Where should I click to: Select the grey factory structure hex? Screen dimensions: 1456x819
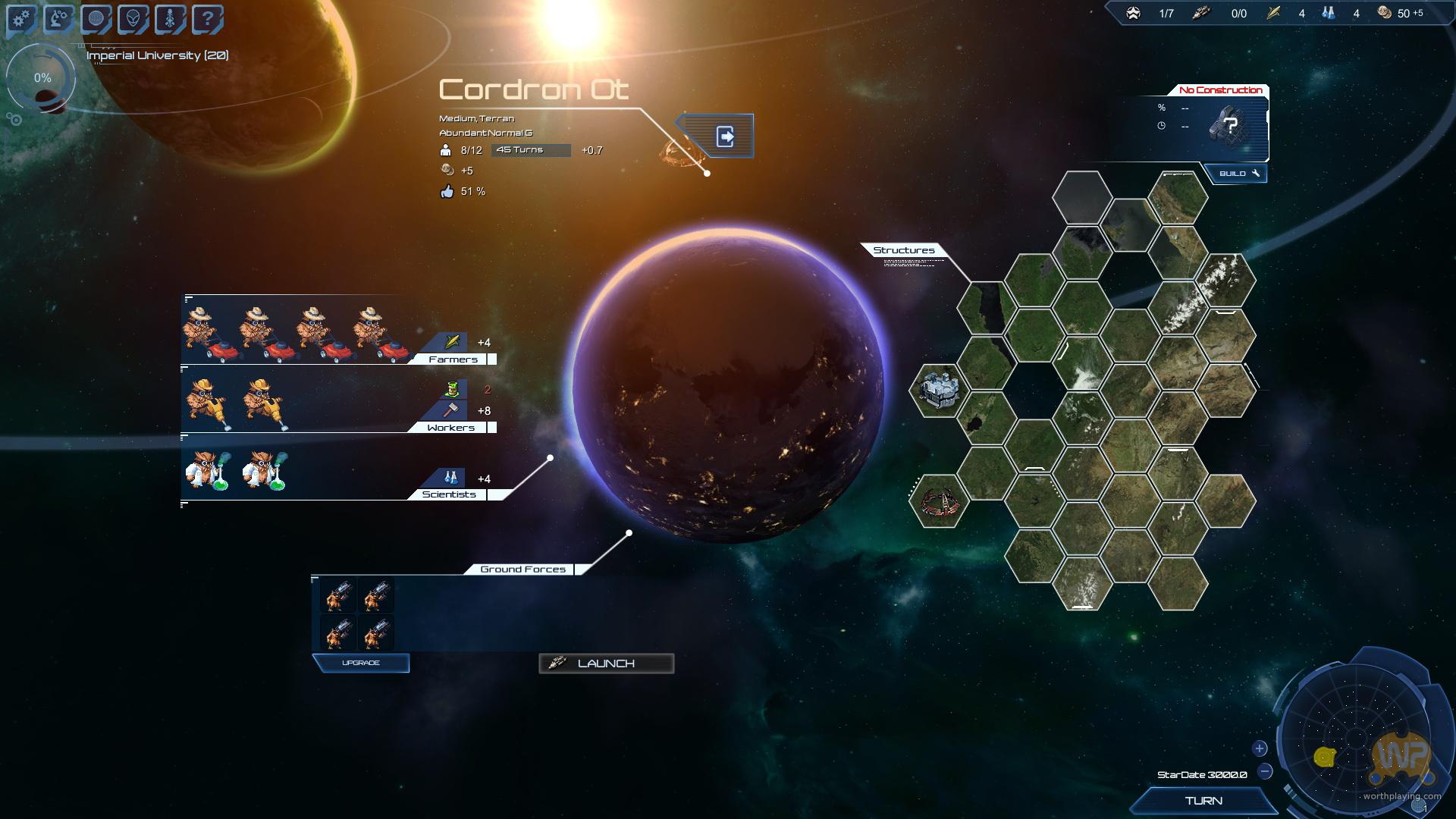(939, 390)
